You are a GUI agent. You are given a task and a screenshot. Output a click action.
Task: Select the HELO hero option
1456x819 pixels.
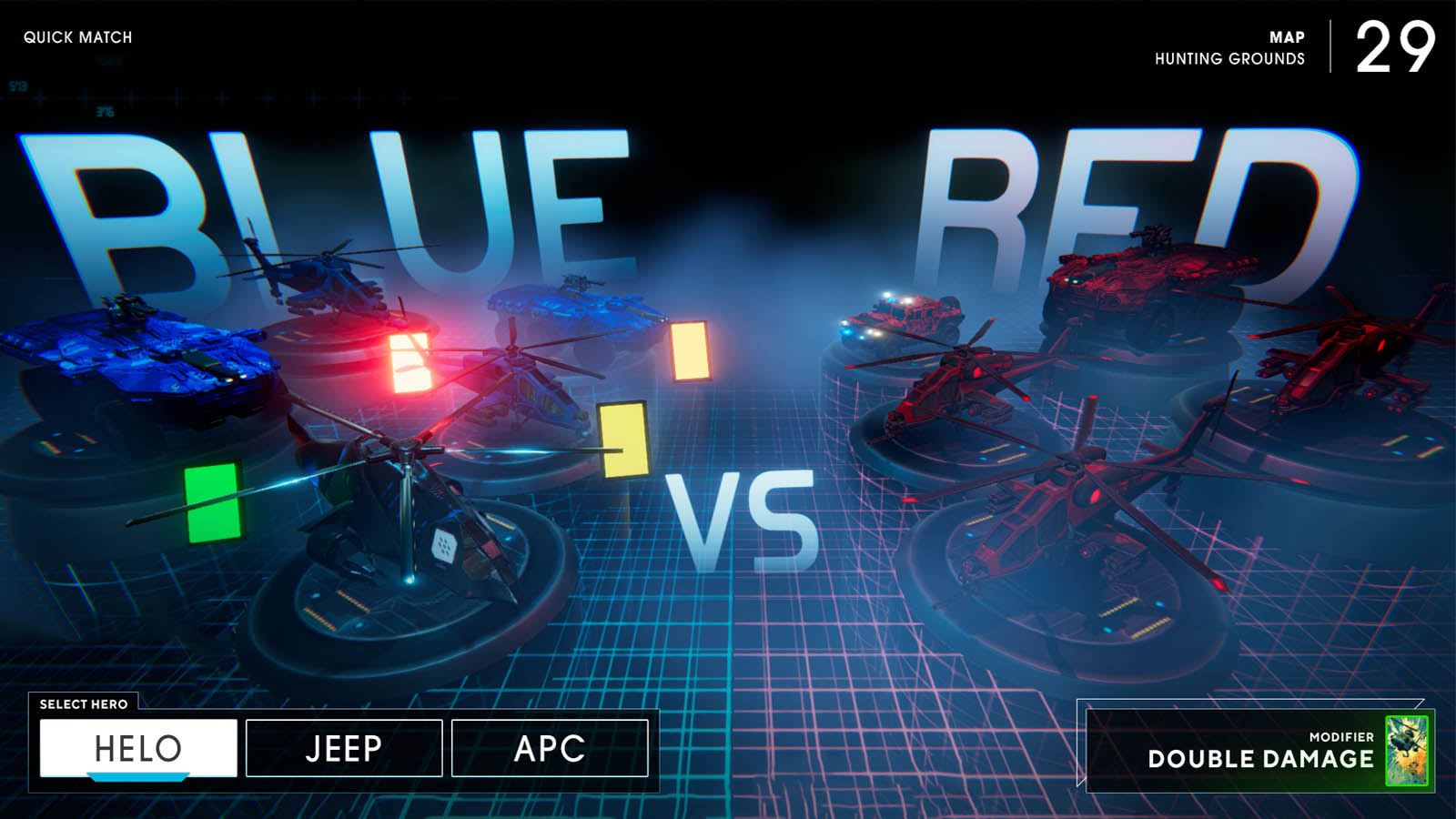(136, 747)
